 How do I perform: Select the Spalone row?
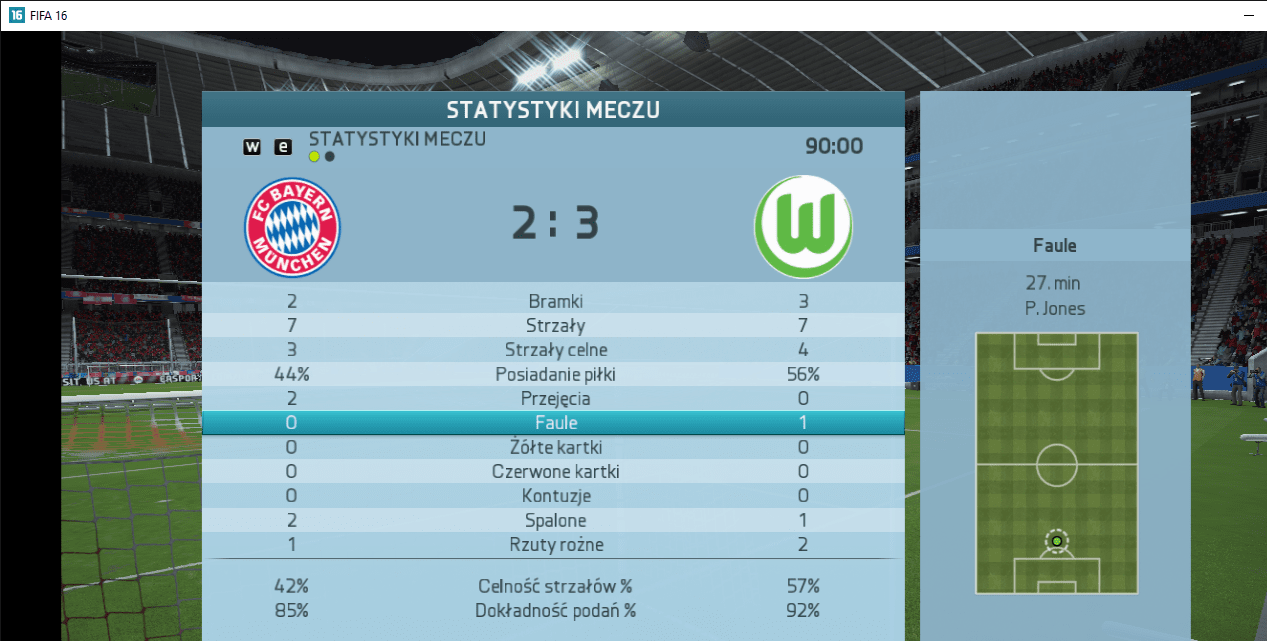pyautogui.click(x=555, y=521)
